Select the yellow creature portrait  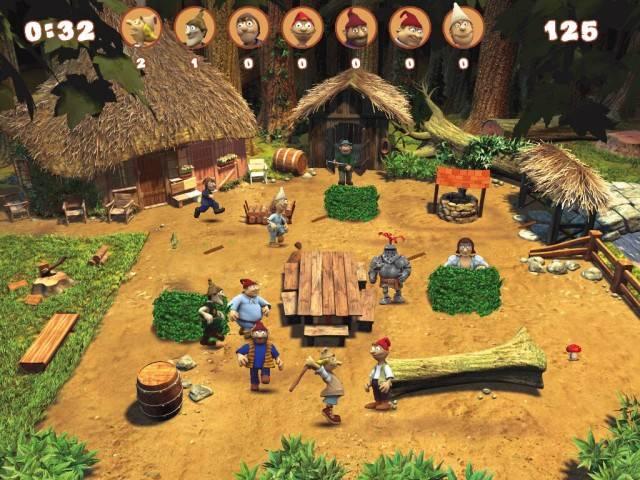[x=141, y=27]
